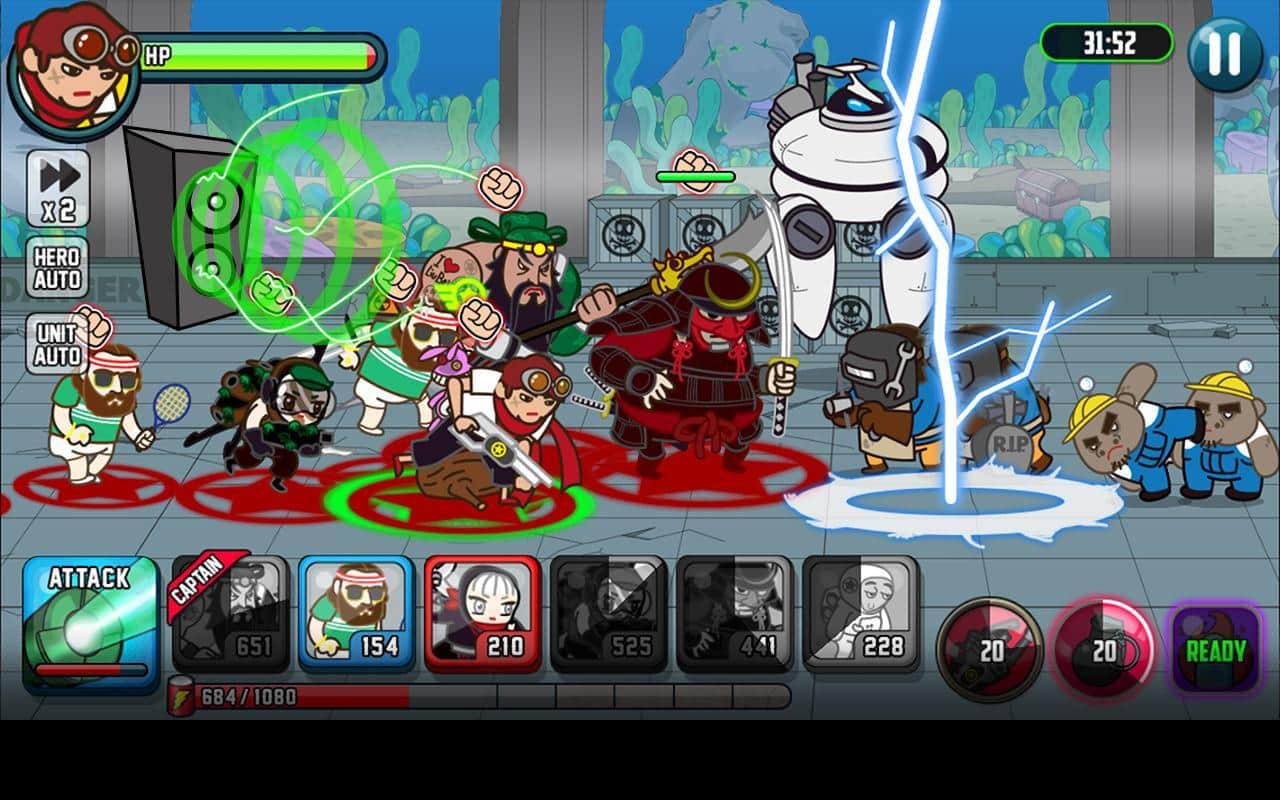This screenshot has height=800, width=1280.
Task: Activate the purple READY skill
Action: [x=1215, y=650]
